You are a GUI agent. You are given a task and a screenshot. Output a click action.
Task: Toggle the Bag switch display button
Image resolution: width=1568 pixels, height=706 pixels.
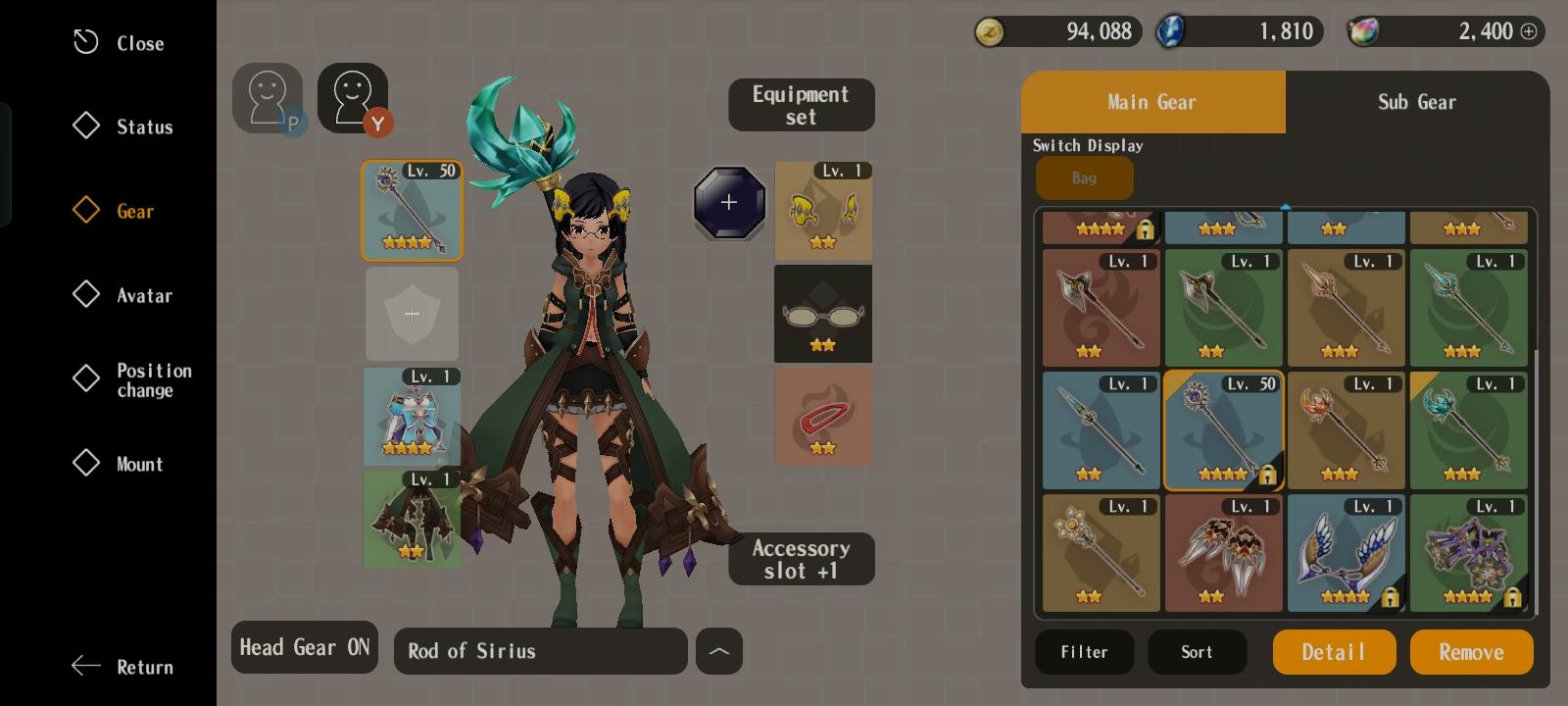1084,178
